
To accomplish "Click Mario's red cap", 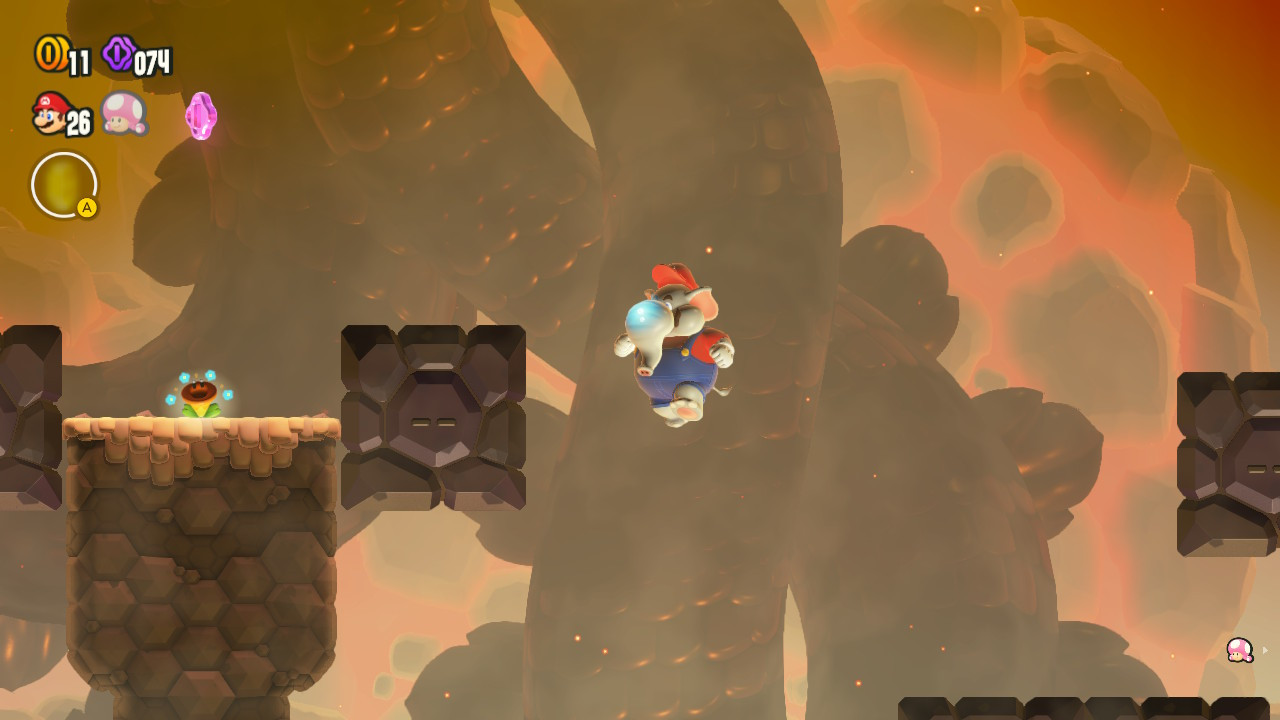I will coord(676,272).
